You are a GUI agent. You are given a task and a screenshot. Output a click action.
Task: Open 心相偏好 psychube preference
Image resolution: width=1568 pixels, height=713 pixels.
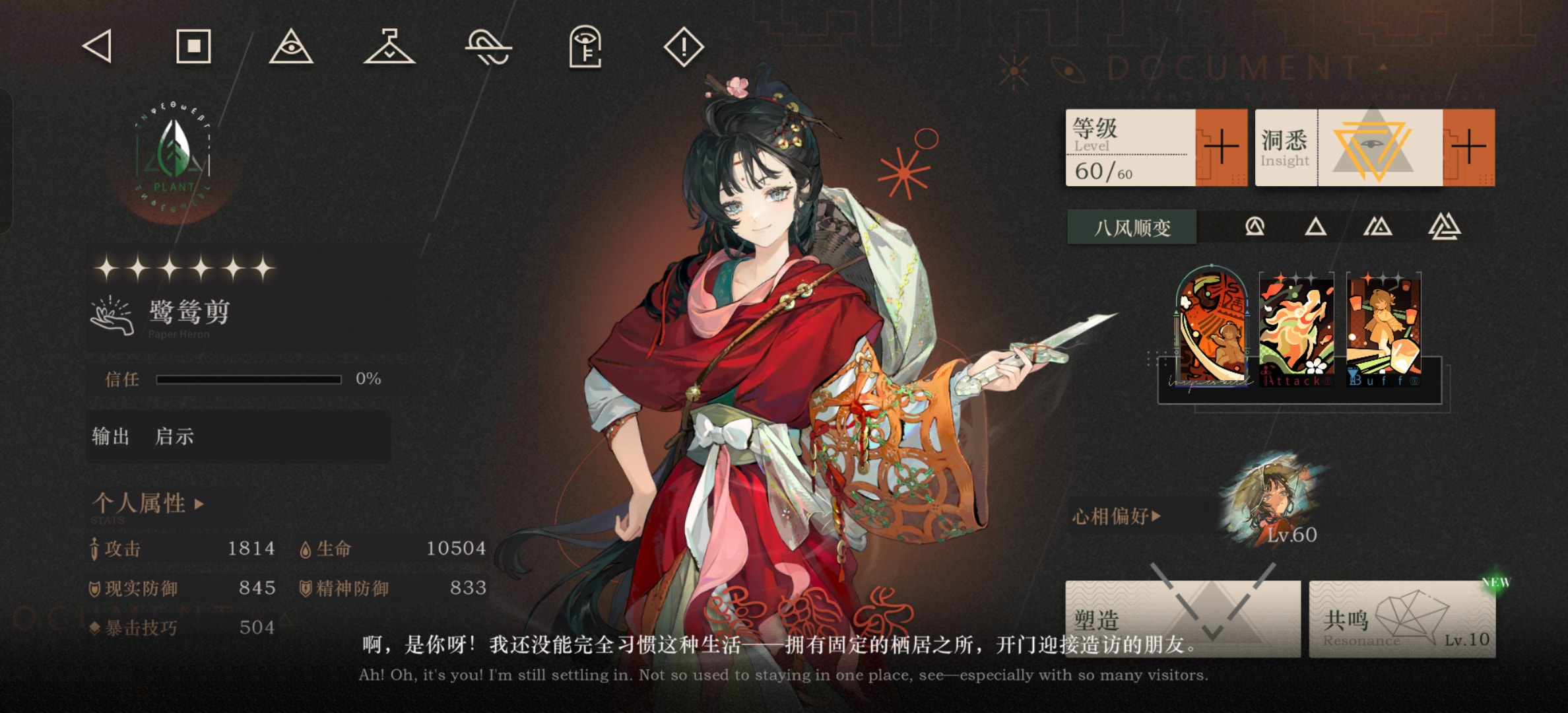1117,516
